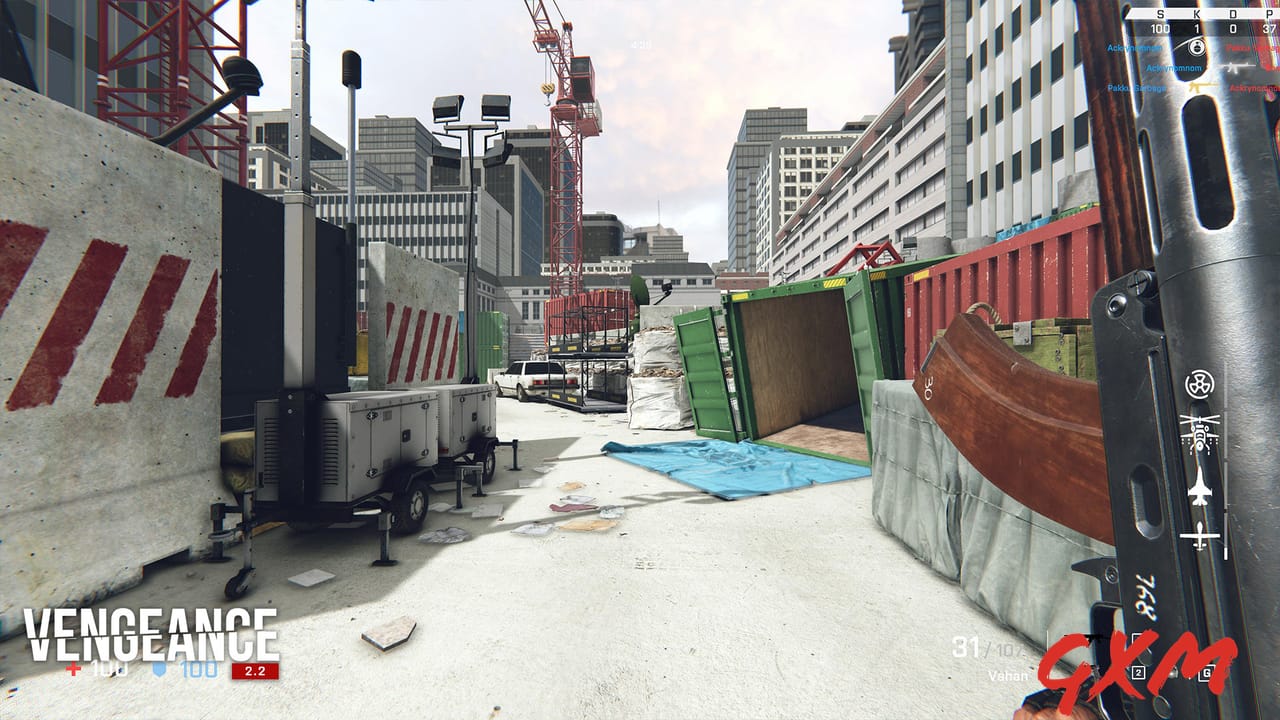Expand the P column on the scoreboard
The height and width of the screenshot is (720, 1280).
[x=1270, y=12]
